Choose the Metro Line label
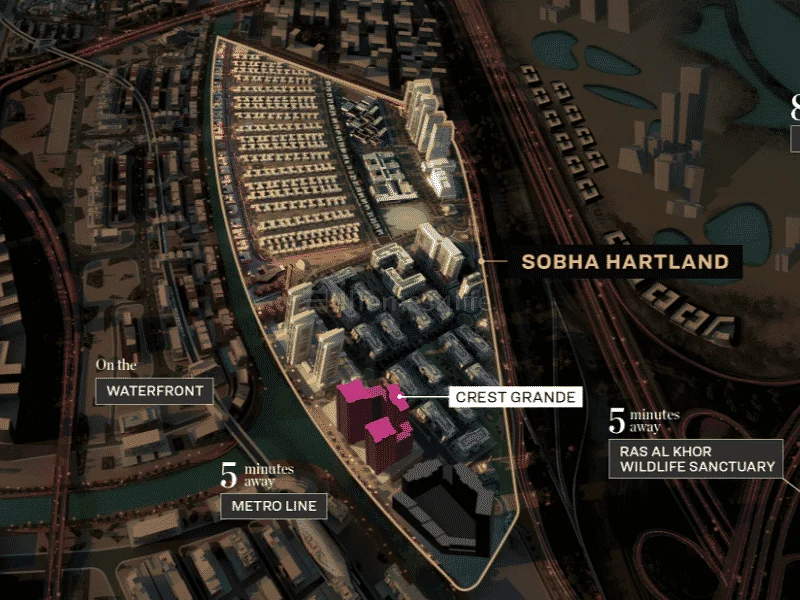This screenshot has width=800, height=600. [x=273, y=506]
